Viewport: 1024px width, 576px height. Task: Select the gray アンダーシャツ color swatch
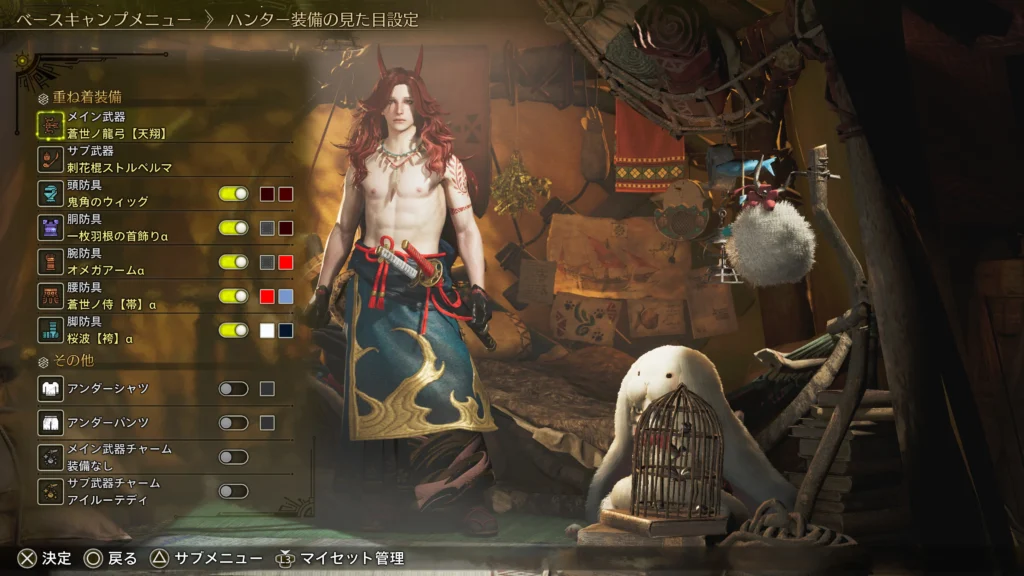click(x=267, y=389)
